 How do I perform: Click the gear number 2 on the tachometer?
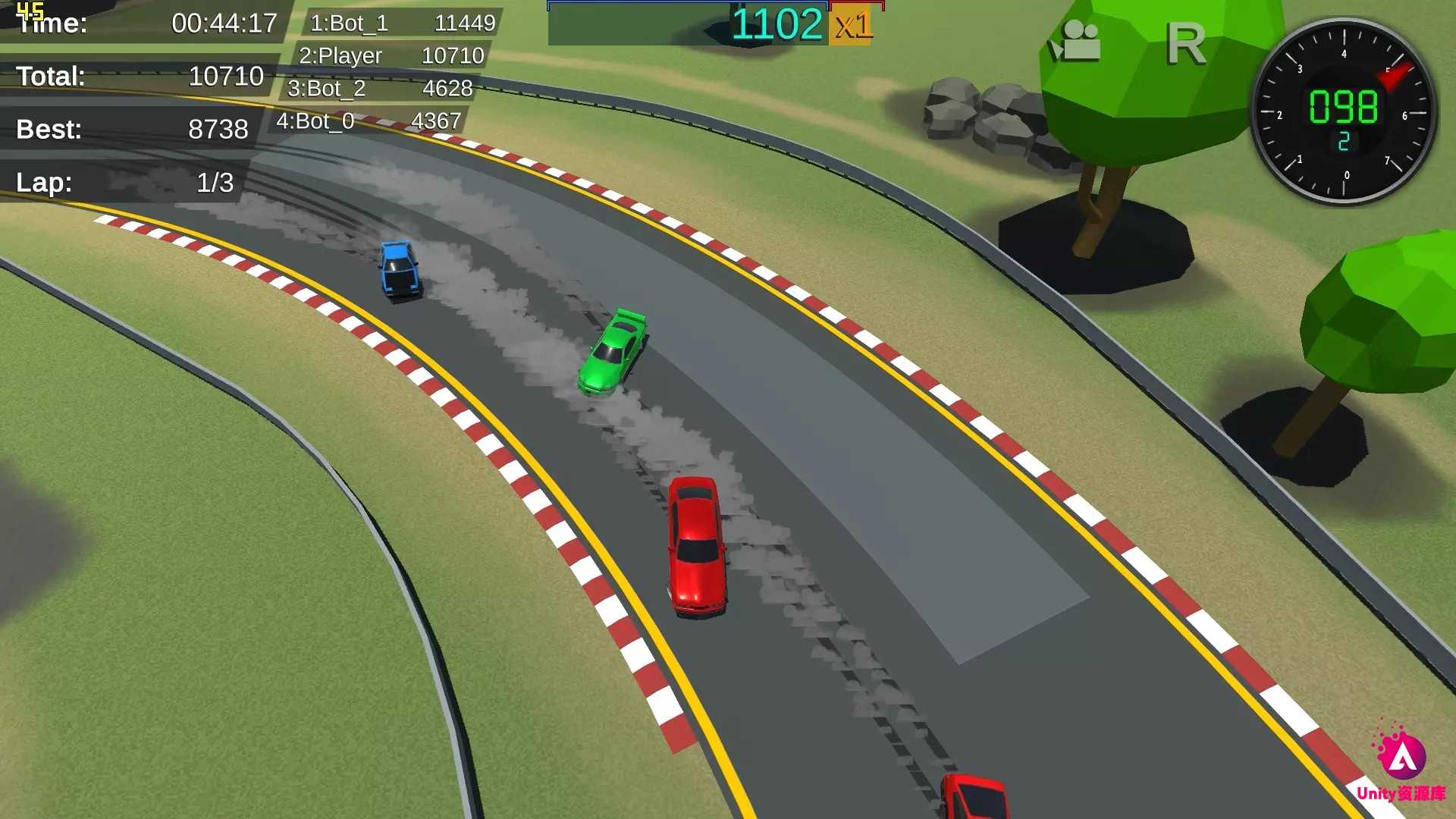[1345, 142]
